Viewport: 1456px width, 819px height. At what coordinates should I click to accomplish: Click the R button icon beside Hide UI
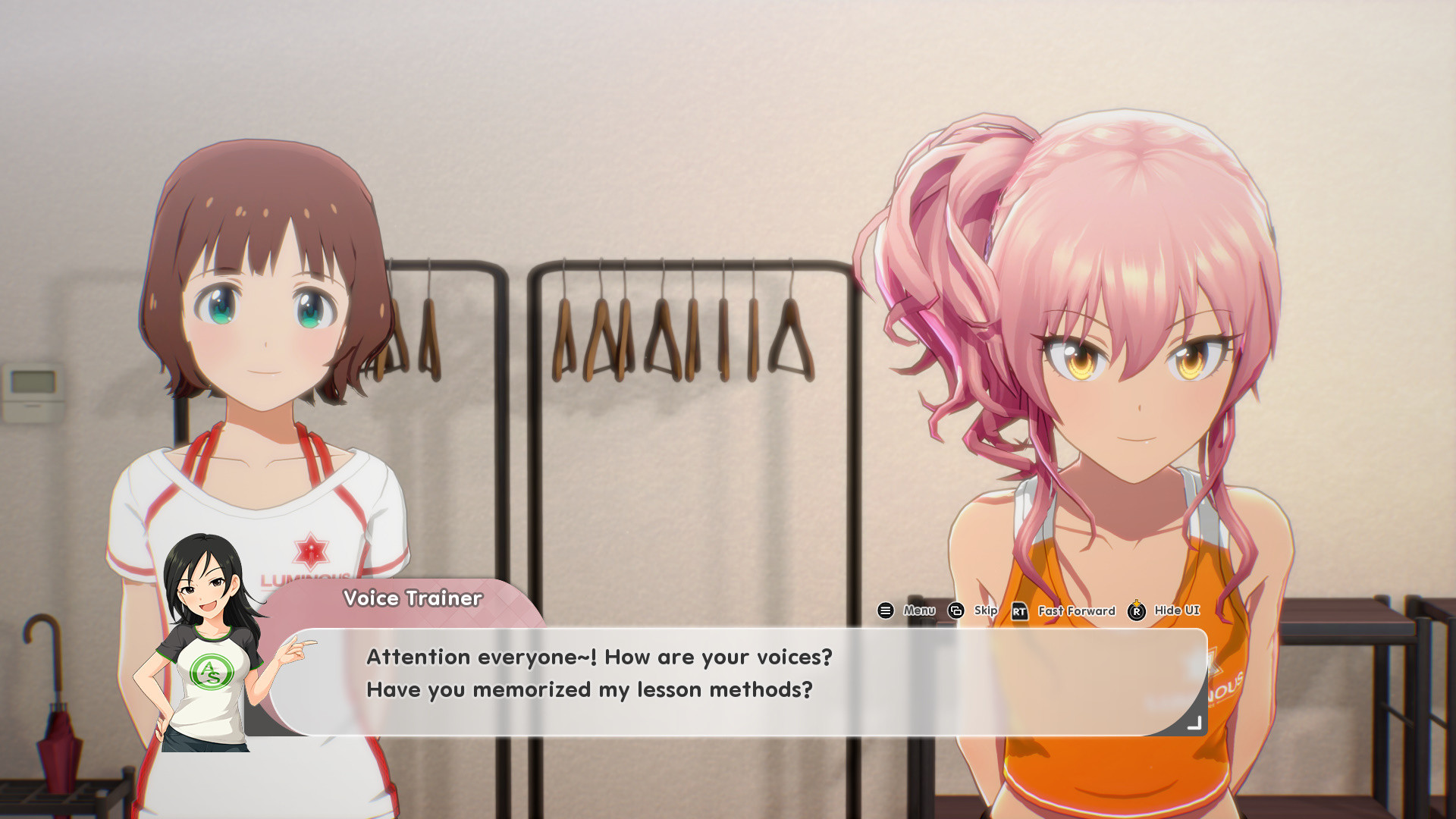(1136, 610)
